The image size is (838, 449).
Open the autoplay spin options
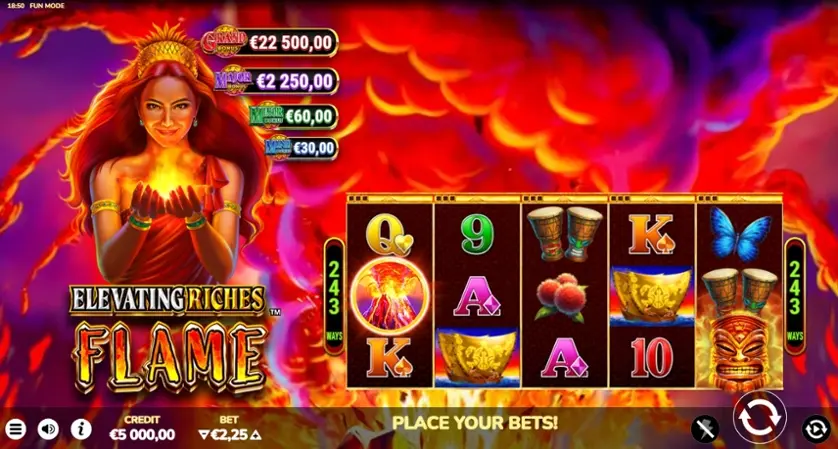[816, 429]
